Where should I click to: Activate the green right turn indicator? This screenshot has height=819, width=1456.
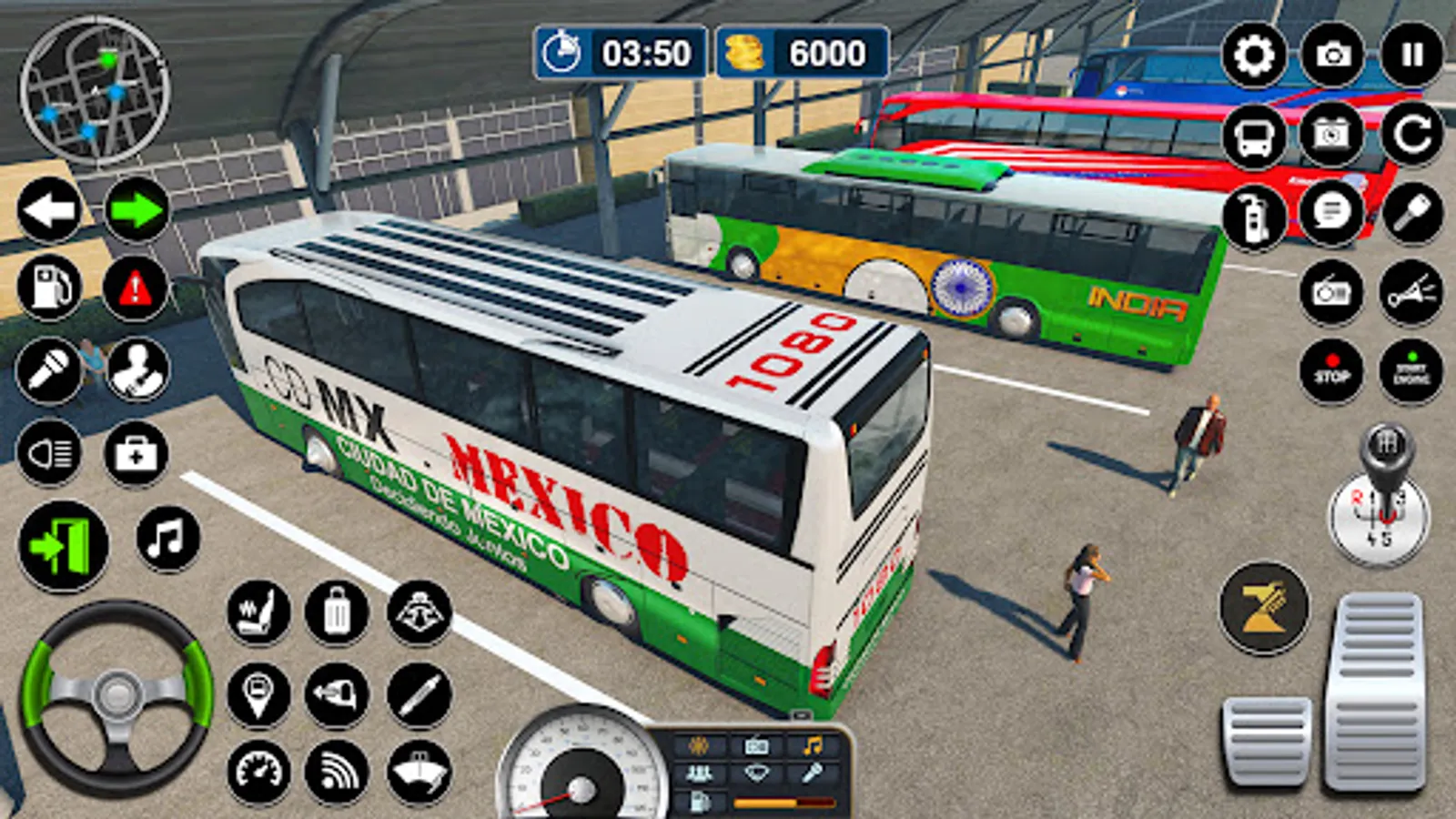pos(136,210)
